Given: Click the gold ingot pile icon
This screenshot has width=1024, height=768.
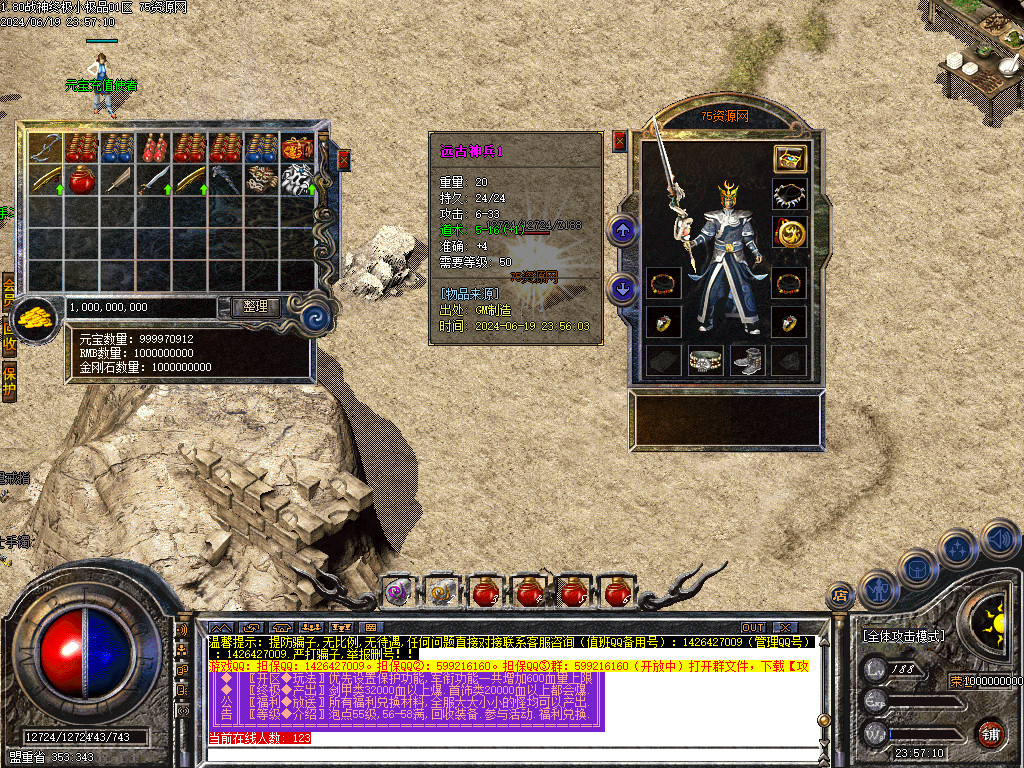Looking at the screenshot, I should [38, 317].
